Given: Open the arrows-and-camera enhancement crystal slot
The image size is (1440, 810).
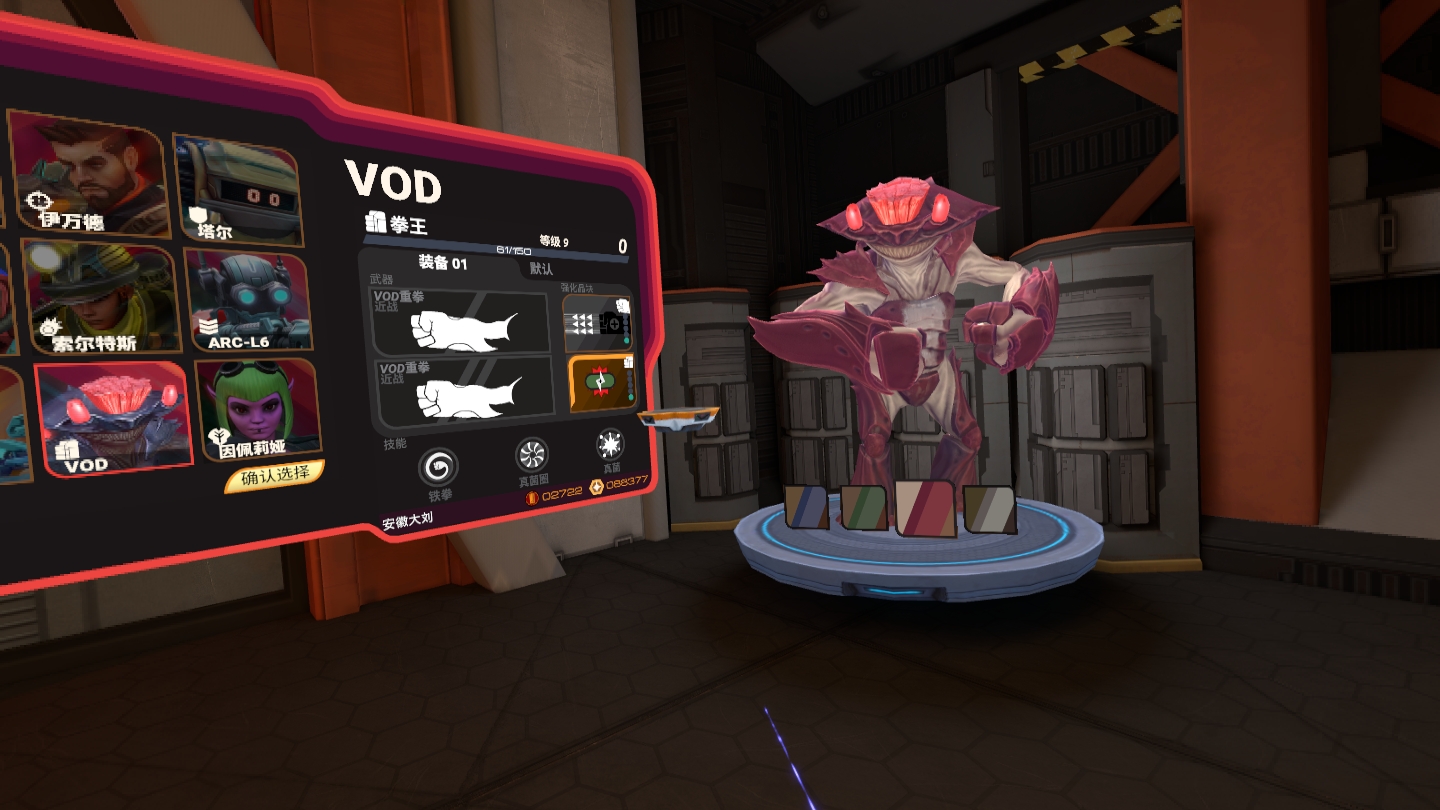Looking at the screenshot, I should [x=597, y=323].
